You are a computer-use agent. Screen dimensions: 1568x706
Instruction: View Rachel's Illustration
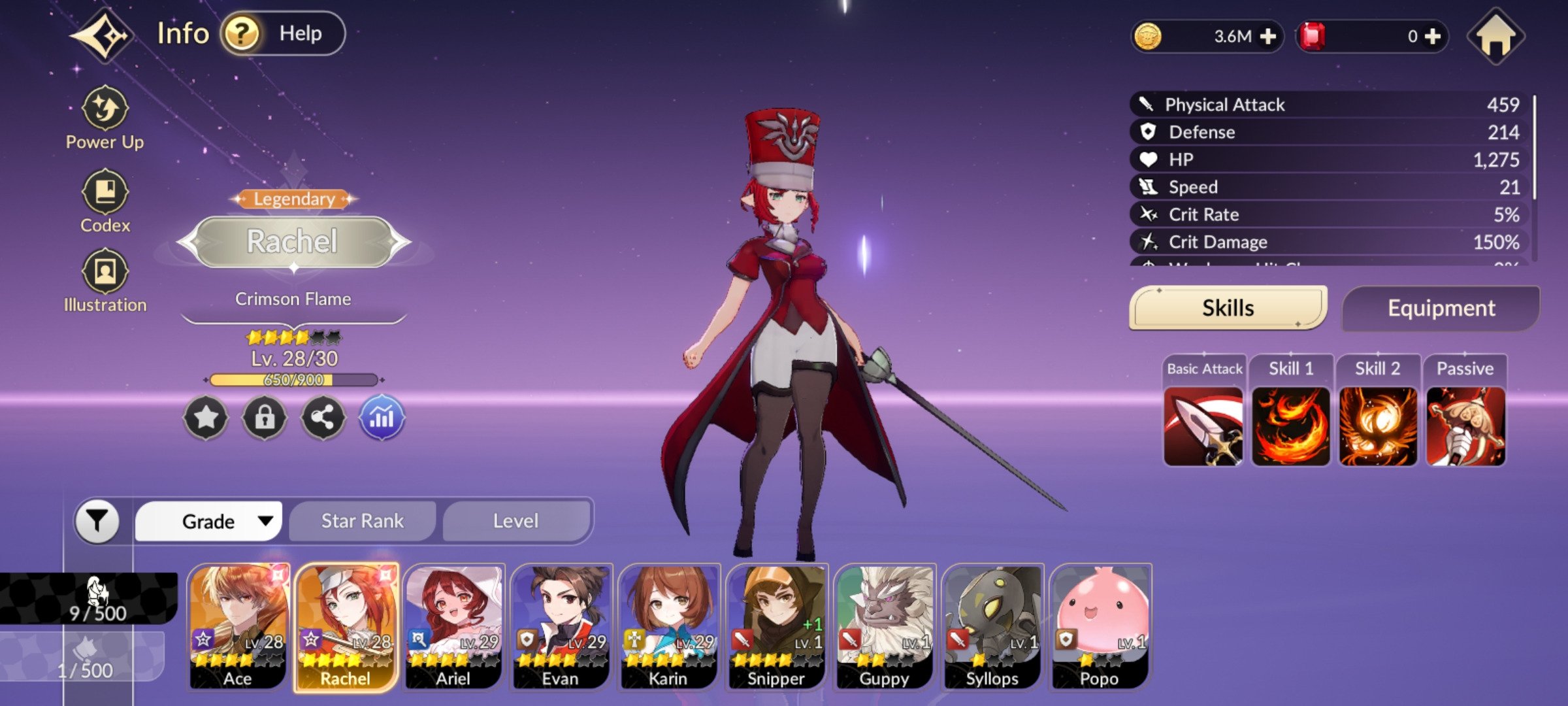[x=105, y=280]
